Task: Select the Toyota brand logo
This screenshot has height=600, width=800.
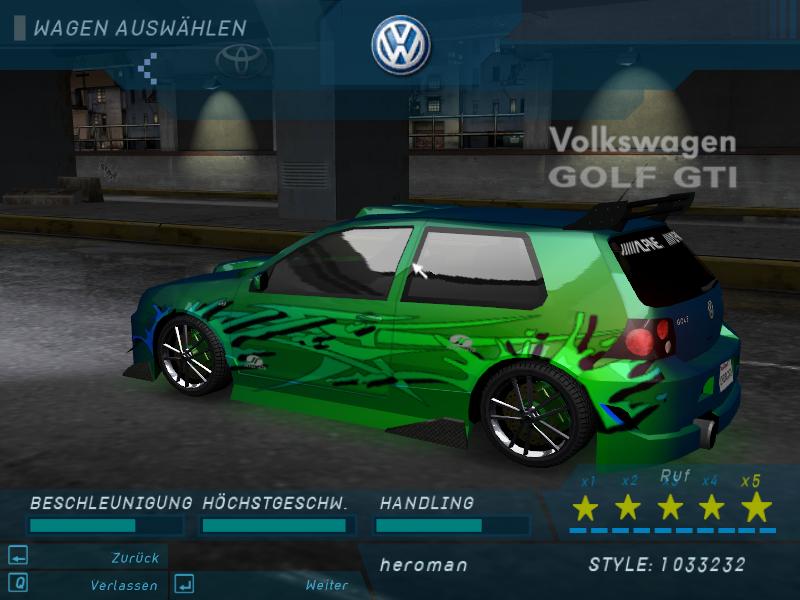Action: [241, 61]
